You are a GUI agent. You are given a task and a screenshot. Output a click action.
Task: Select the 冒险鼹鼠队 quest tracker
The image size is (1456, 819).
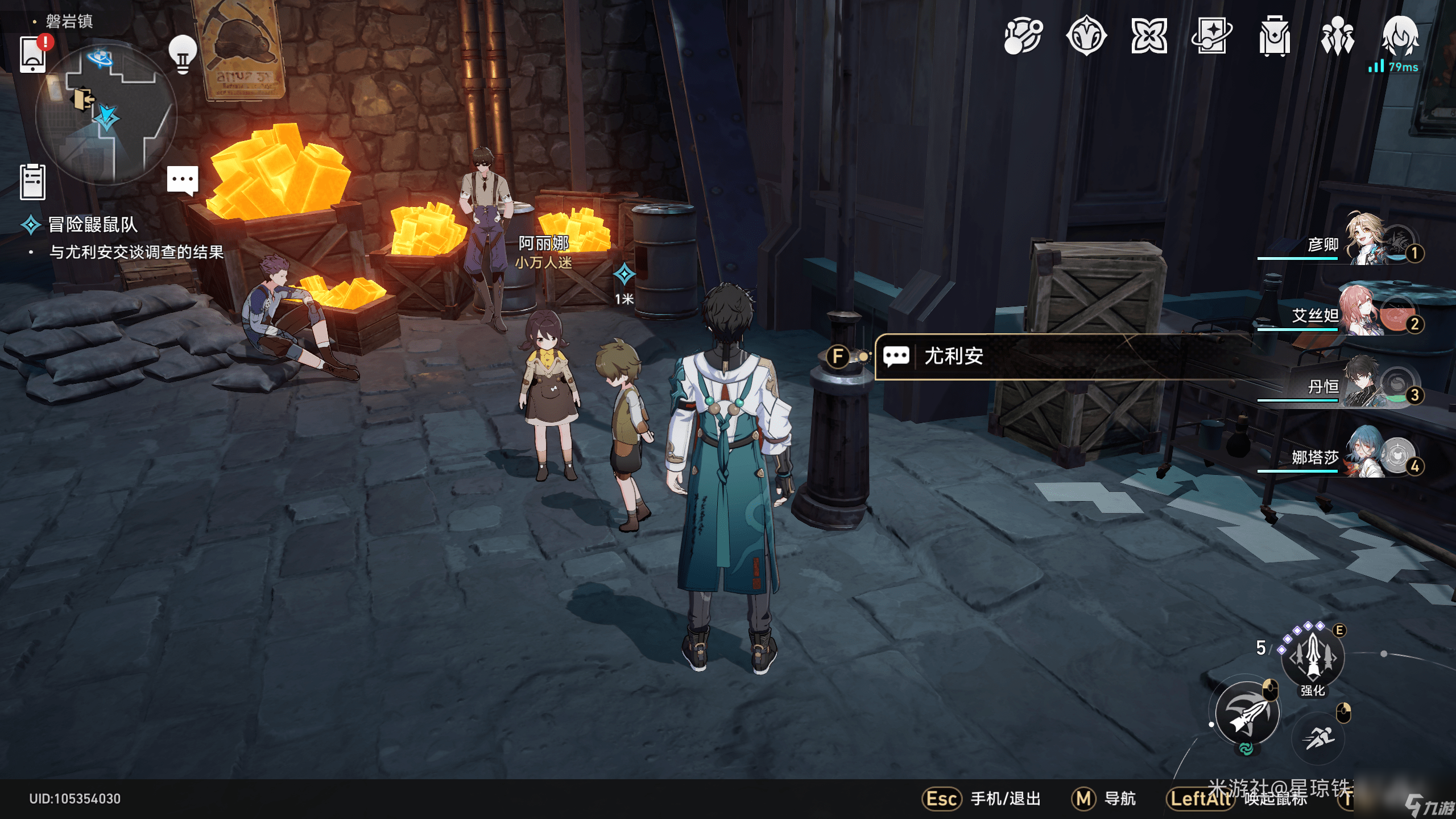(93, 225)
